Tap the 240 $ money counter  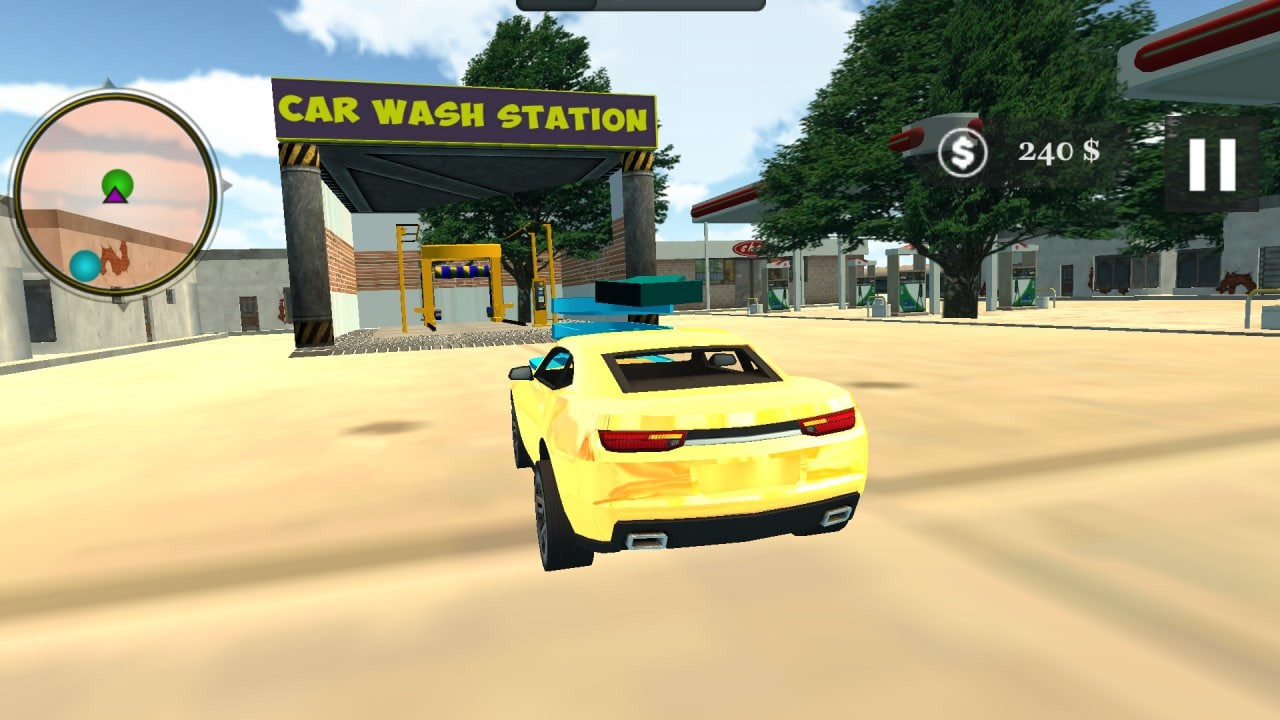[1057, 150]
